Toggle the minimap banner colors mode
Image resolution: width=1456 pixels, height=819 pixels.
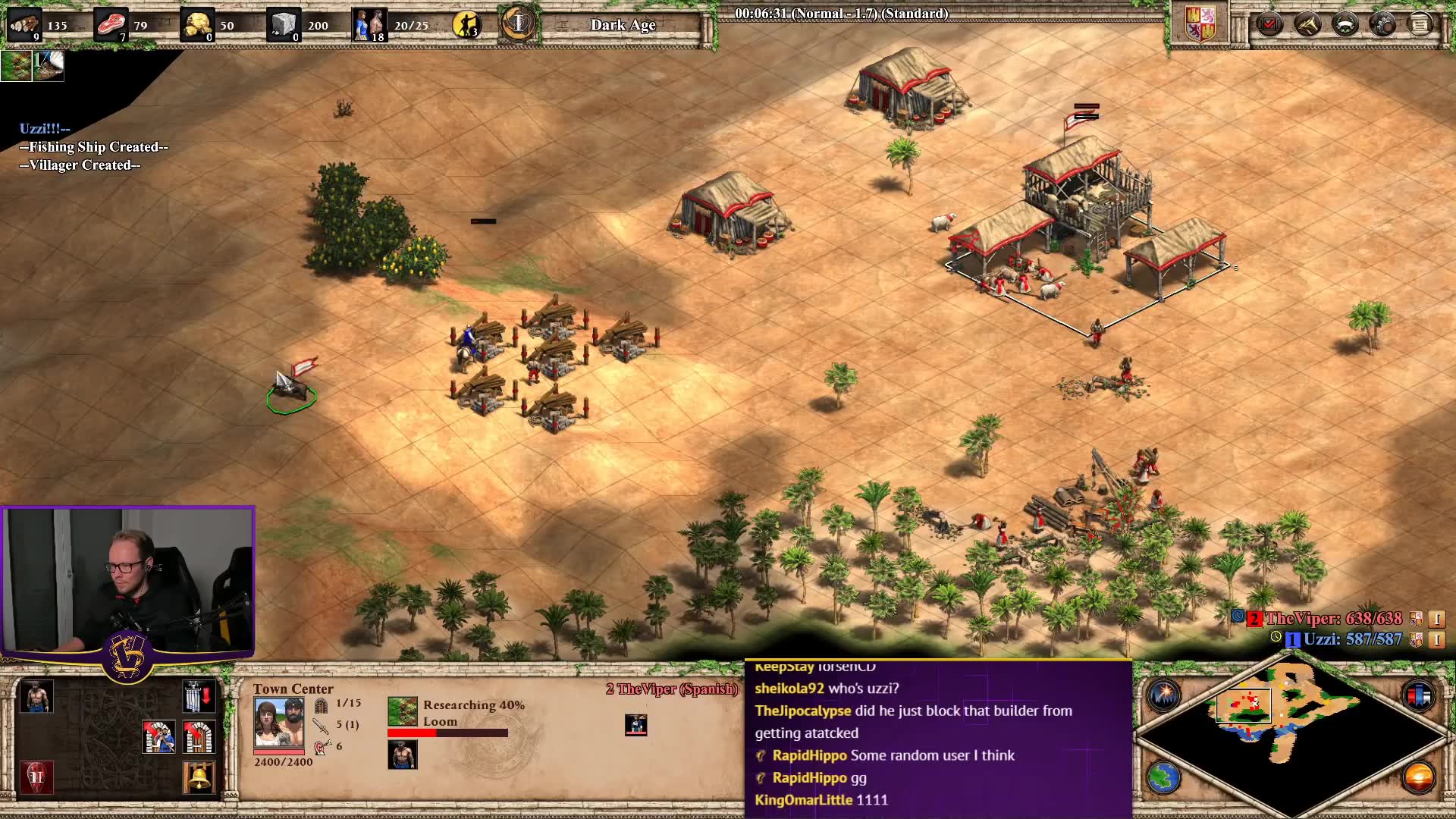click(x=1418, y=695)
